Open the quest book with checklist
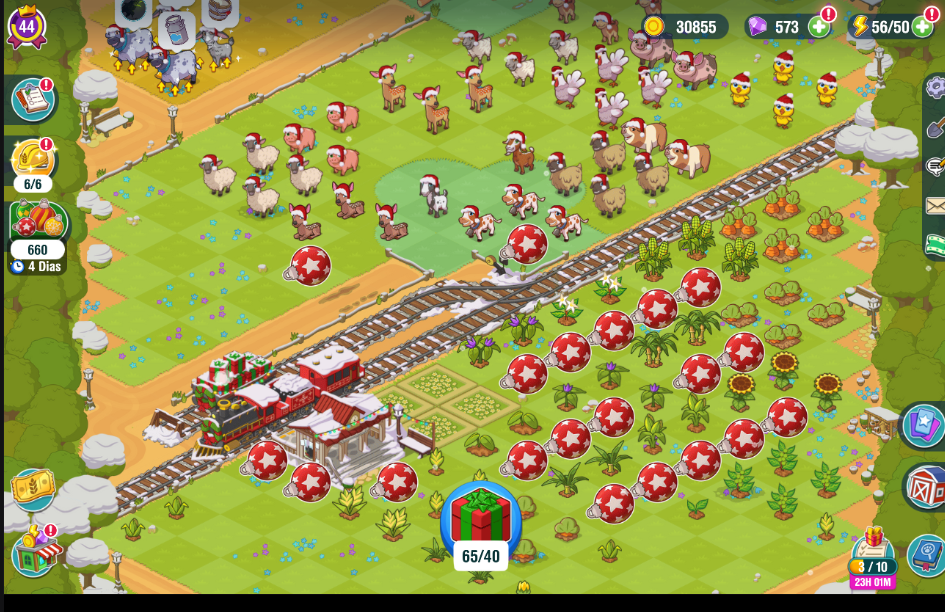 coord(31,100)
